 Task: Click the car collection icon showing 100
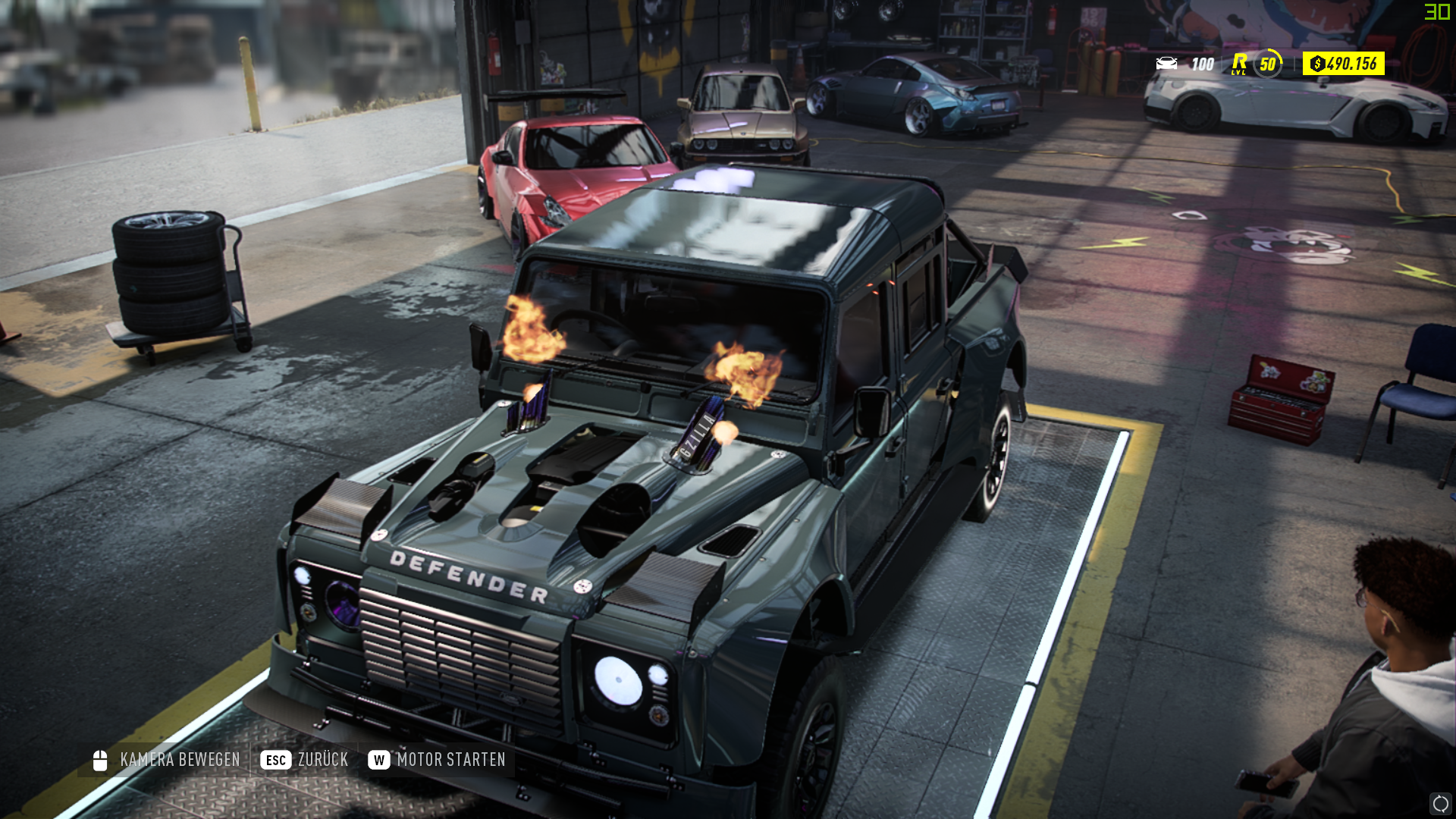tap(1166, 64)
